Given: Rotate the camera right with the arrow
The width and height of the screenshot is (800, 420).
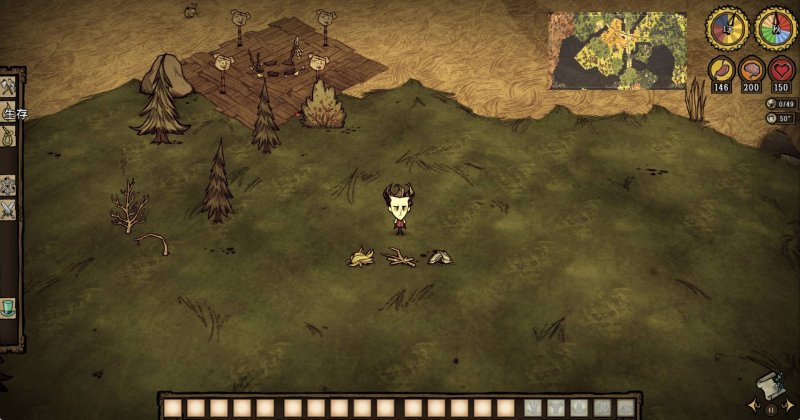Looking at the screenshot, I should tap(791, 406).
